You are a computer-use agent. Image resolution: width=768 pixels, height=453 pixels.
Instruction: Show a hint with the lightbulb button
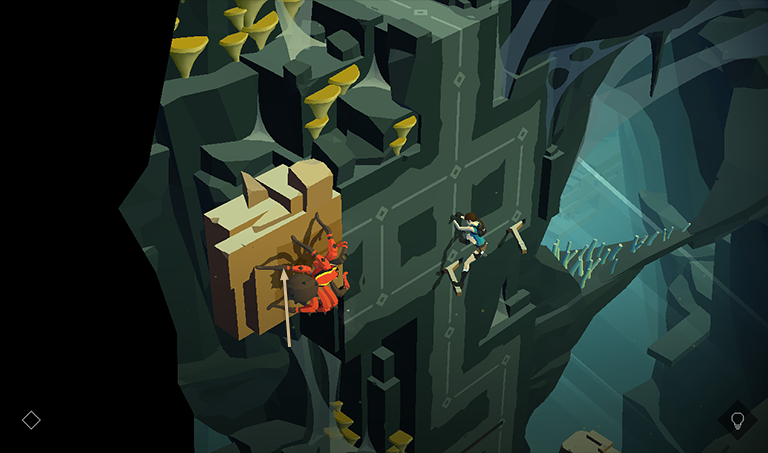(738, 420)
